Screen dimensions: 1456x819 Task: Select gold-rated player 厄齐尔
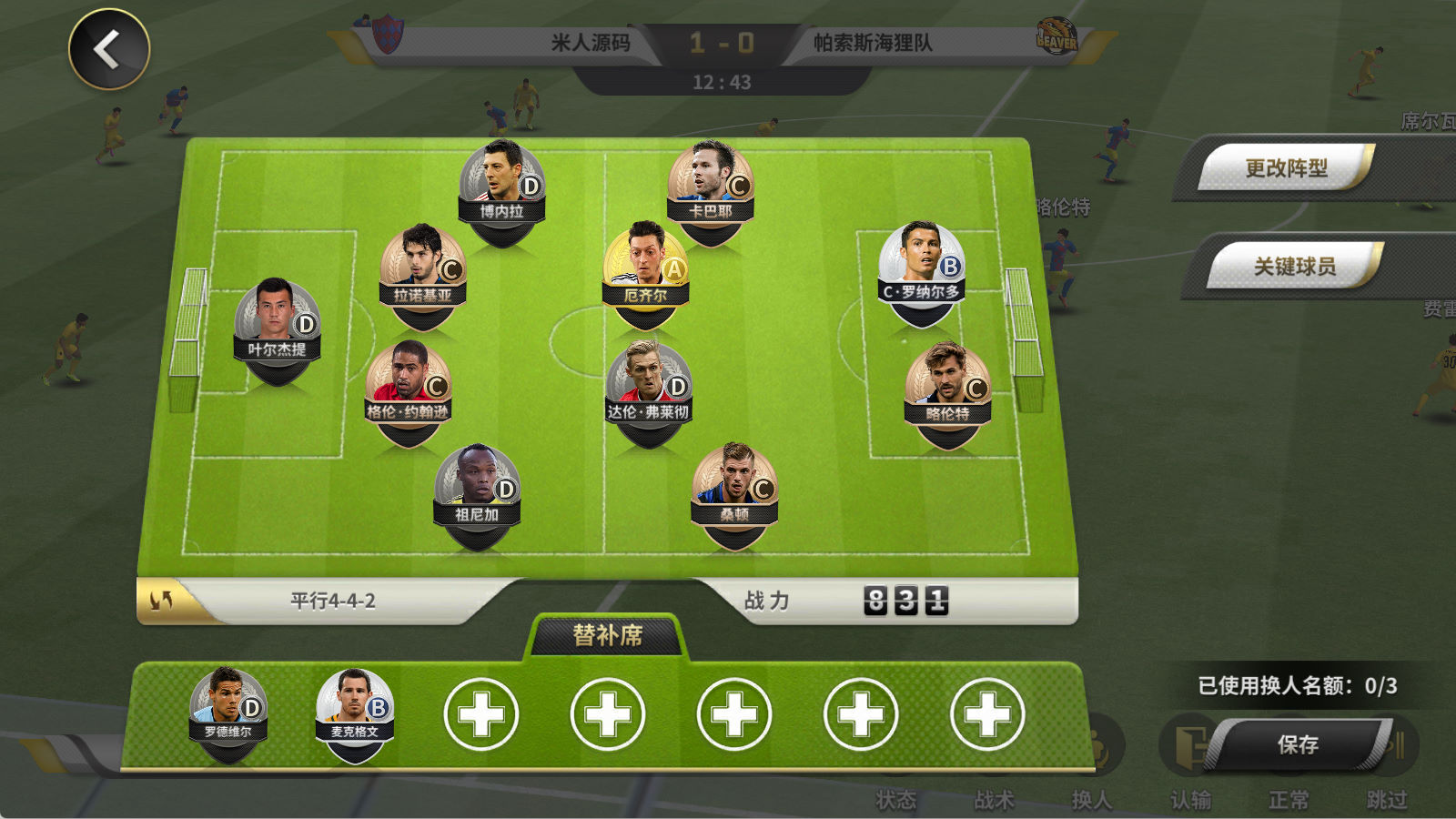(645, 268)
